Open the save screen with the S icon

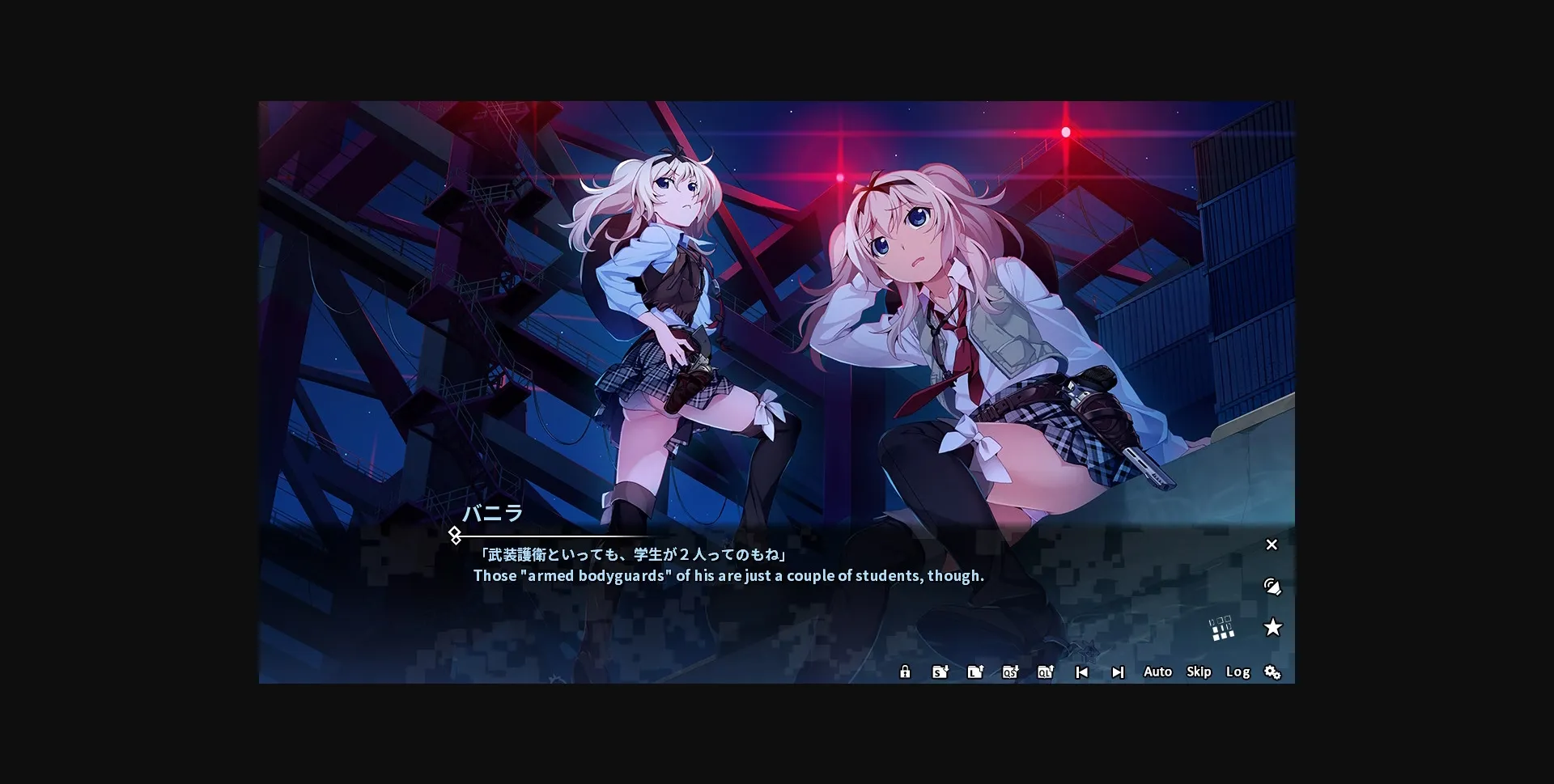point(939,672)
